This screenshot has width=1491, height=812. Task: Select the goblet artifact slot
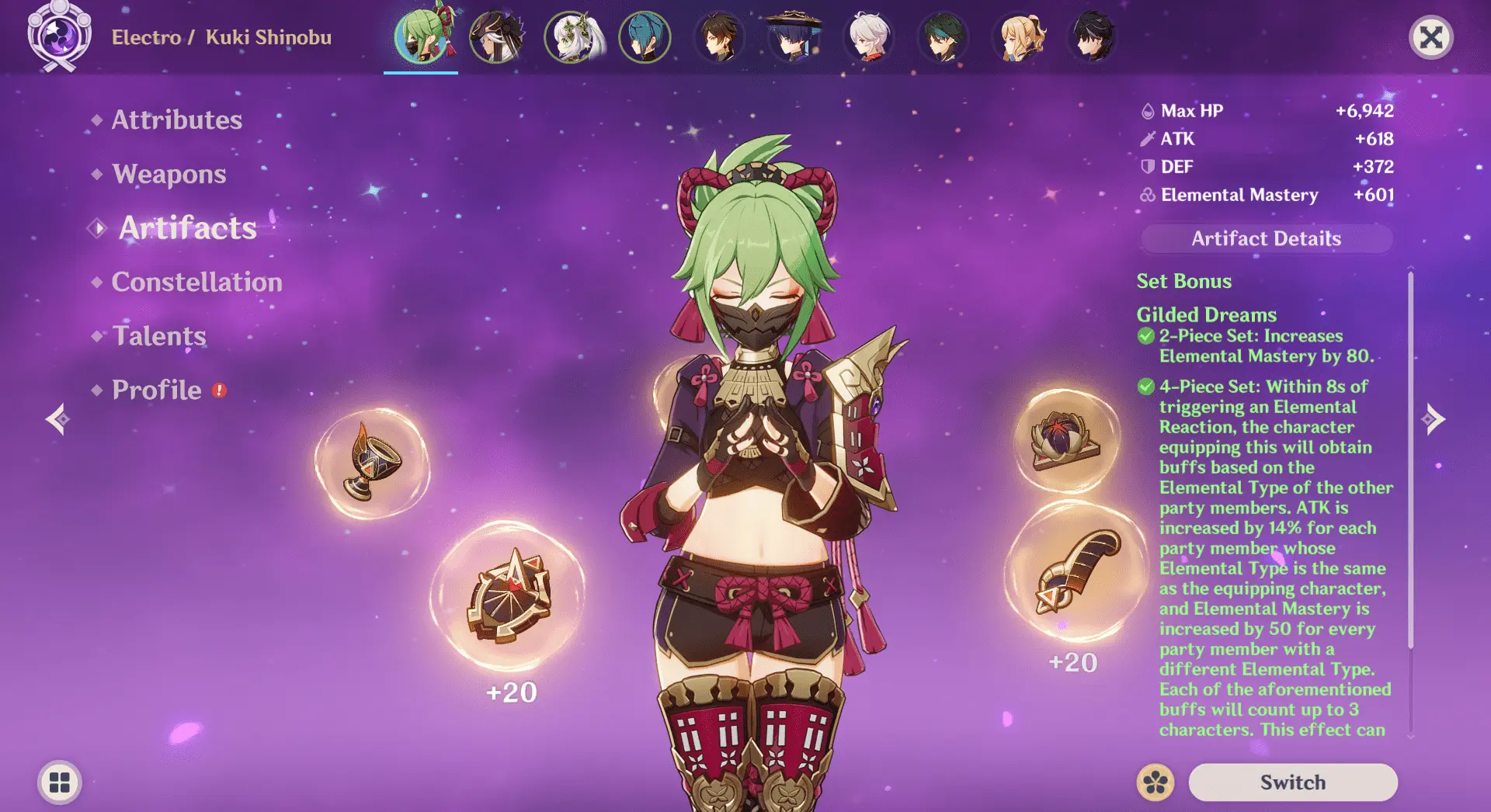372,464
